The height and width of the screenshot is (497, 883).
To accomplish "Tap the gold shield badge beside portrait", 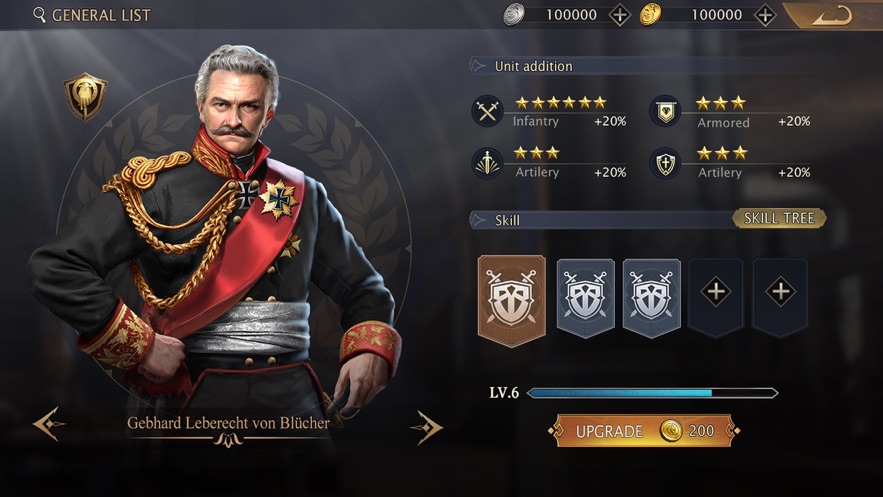I will point(85,96).
